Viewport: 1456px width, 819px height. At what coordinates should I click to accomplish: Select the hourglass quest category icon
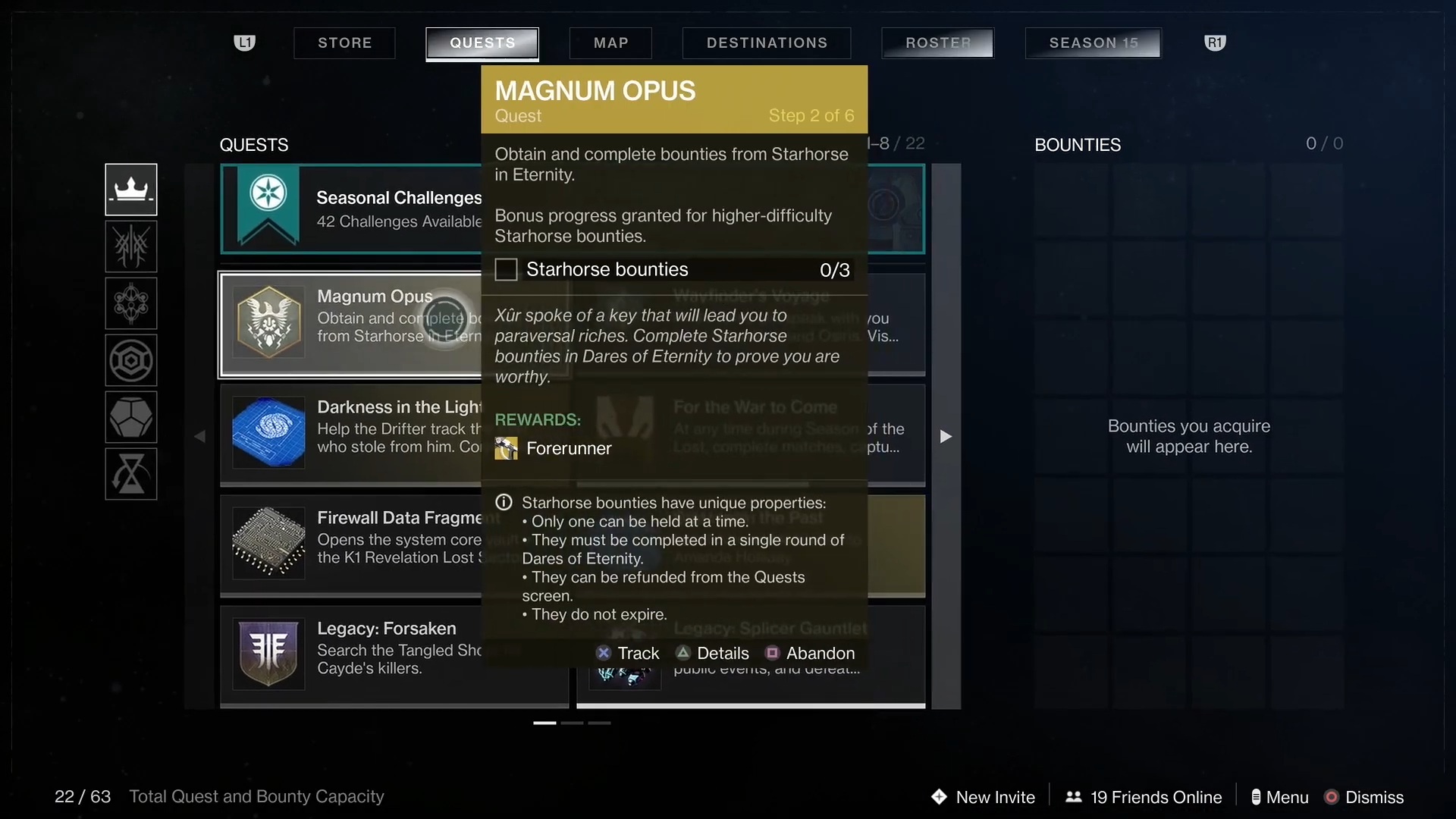[x=131, y=474]
